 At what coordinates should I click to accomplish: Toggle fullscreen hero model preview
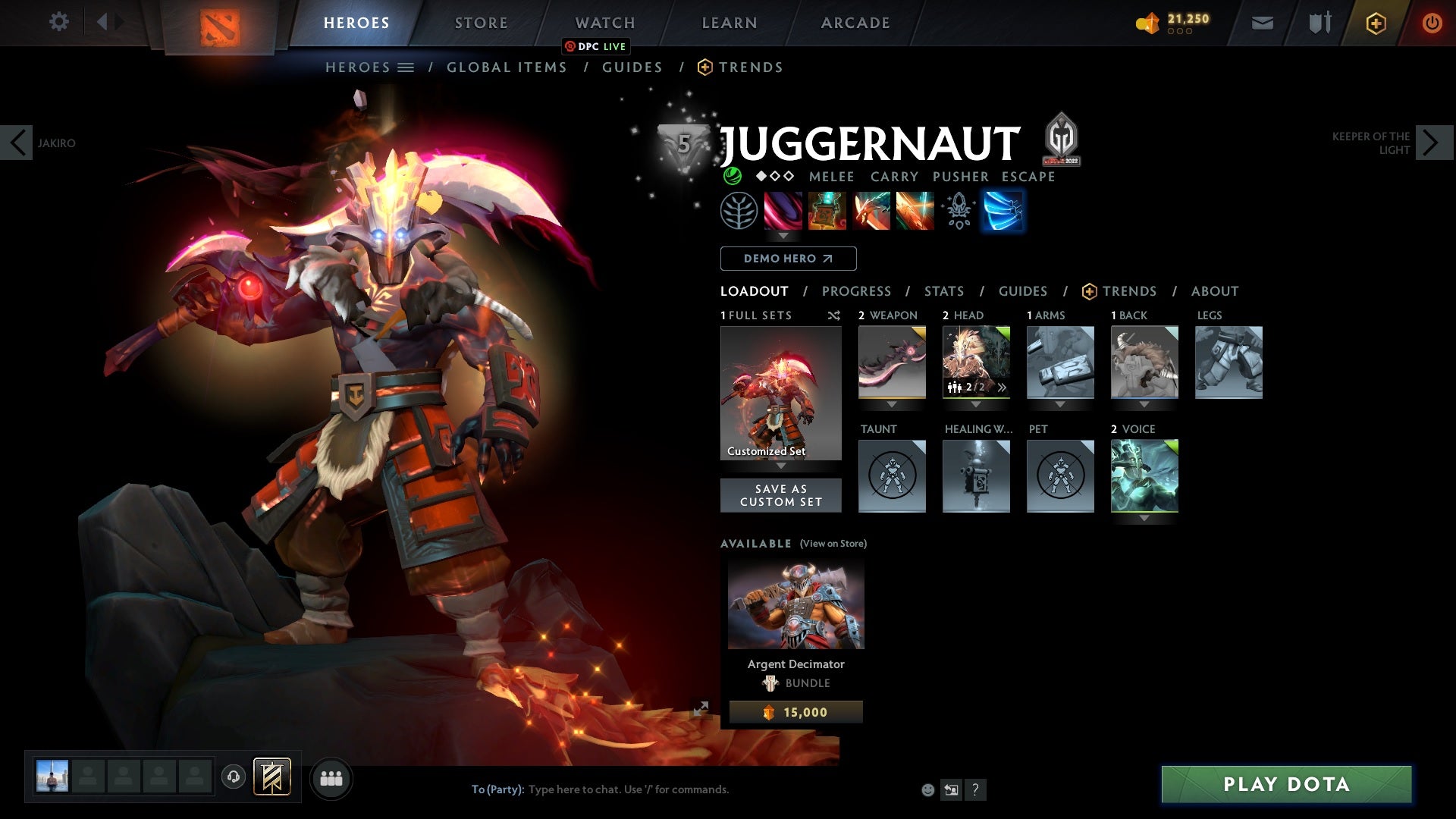pyautogui.click(x=702, y=708)
